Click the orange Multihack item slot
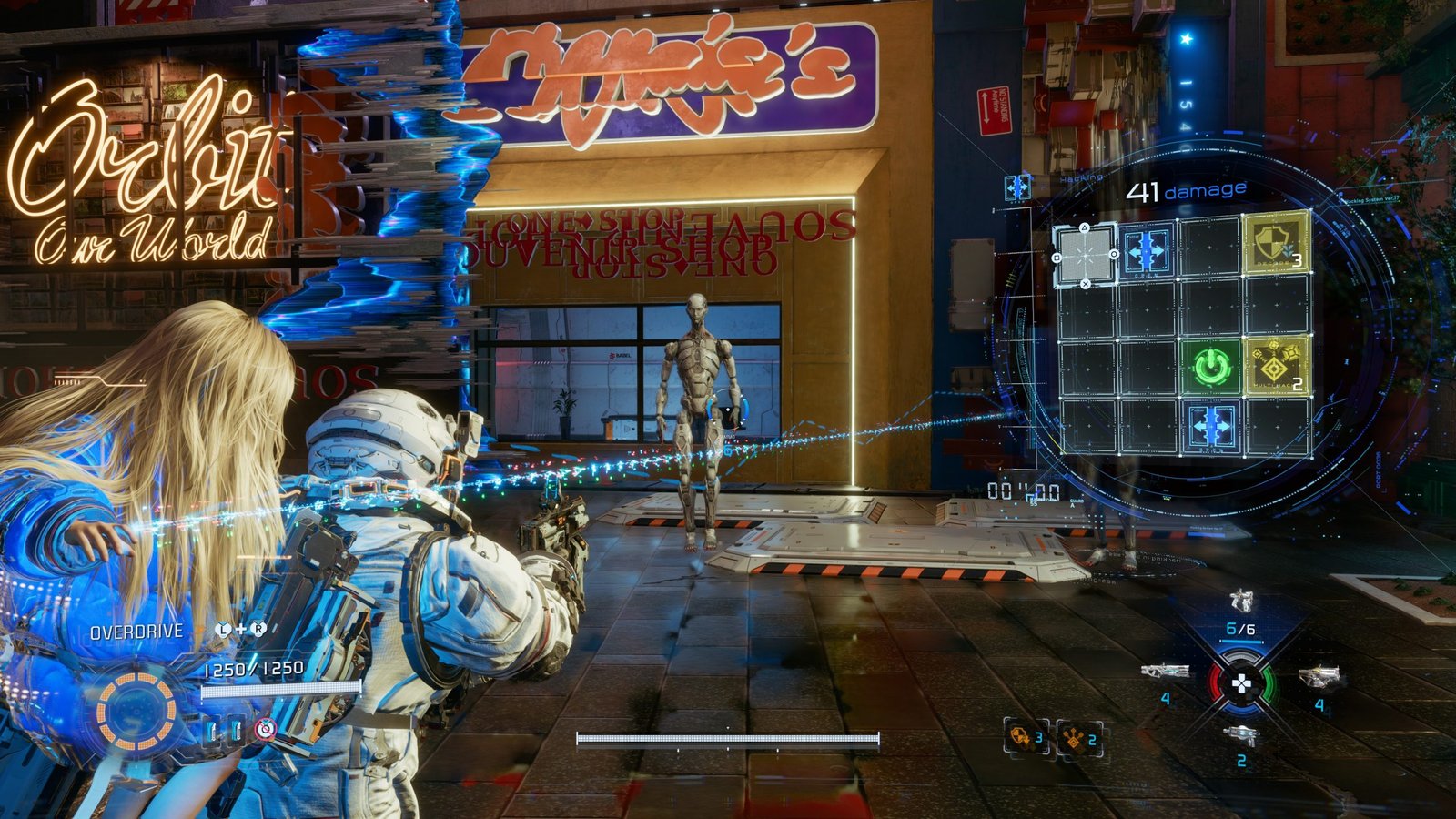1456x819 pixels. pyautogui.click(x=1079, y=739)
